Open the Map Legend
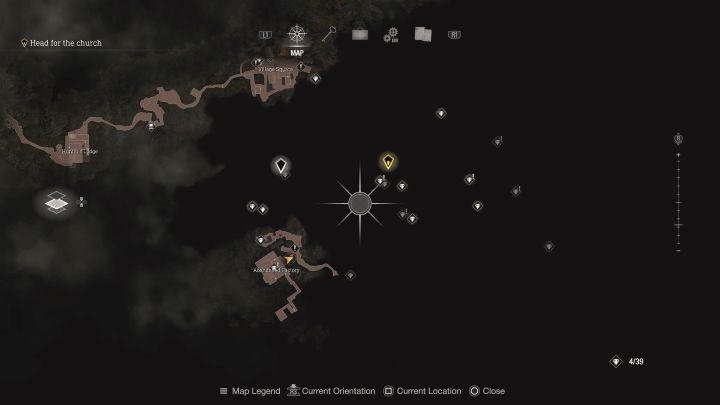This screenshot has width=720, height=405. pos(250,391)
